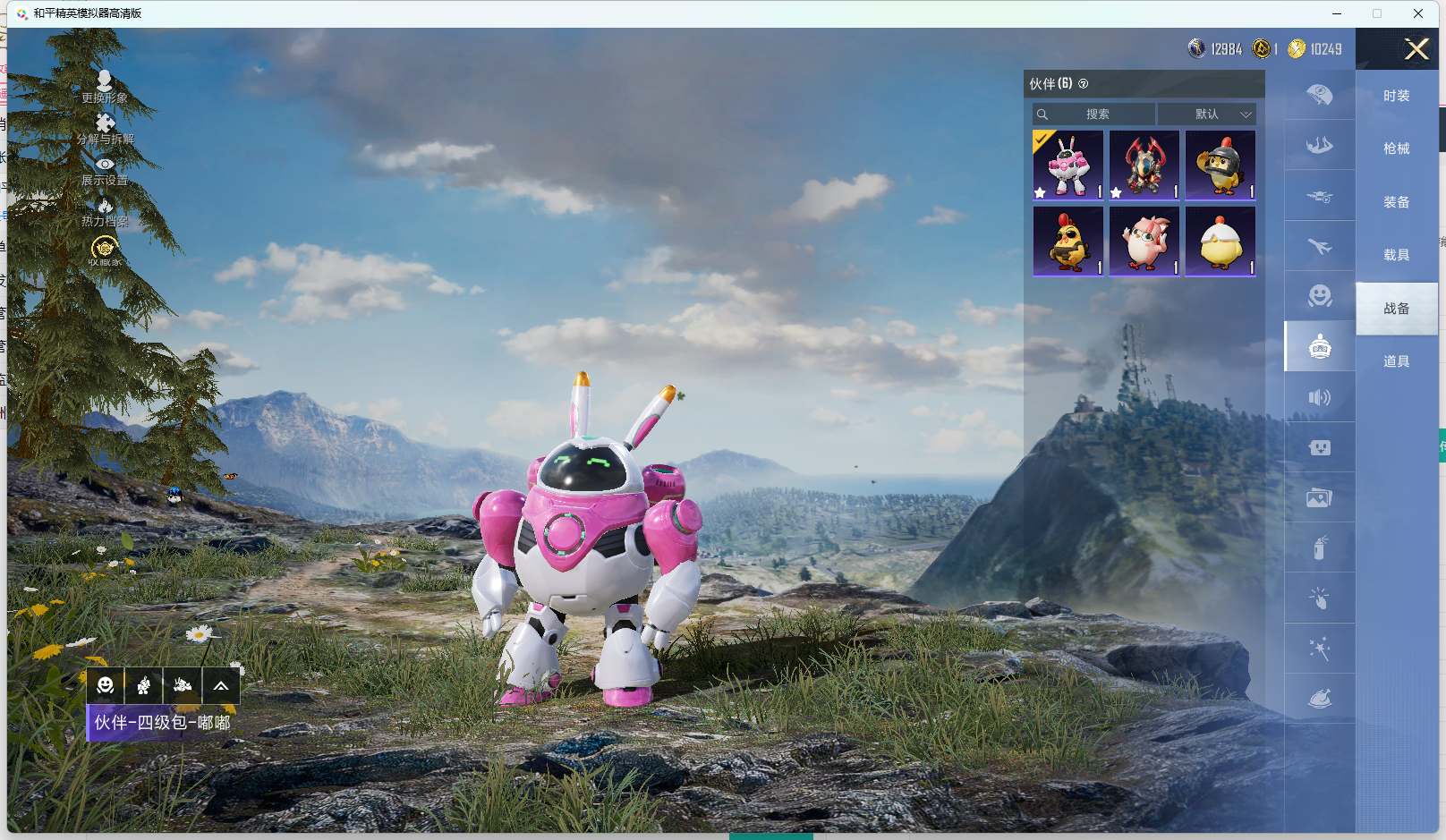Switch to the 时装 tab
Image resolution: width=1446 pixels, height=840 pixels.
click(1396, 96)
